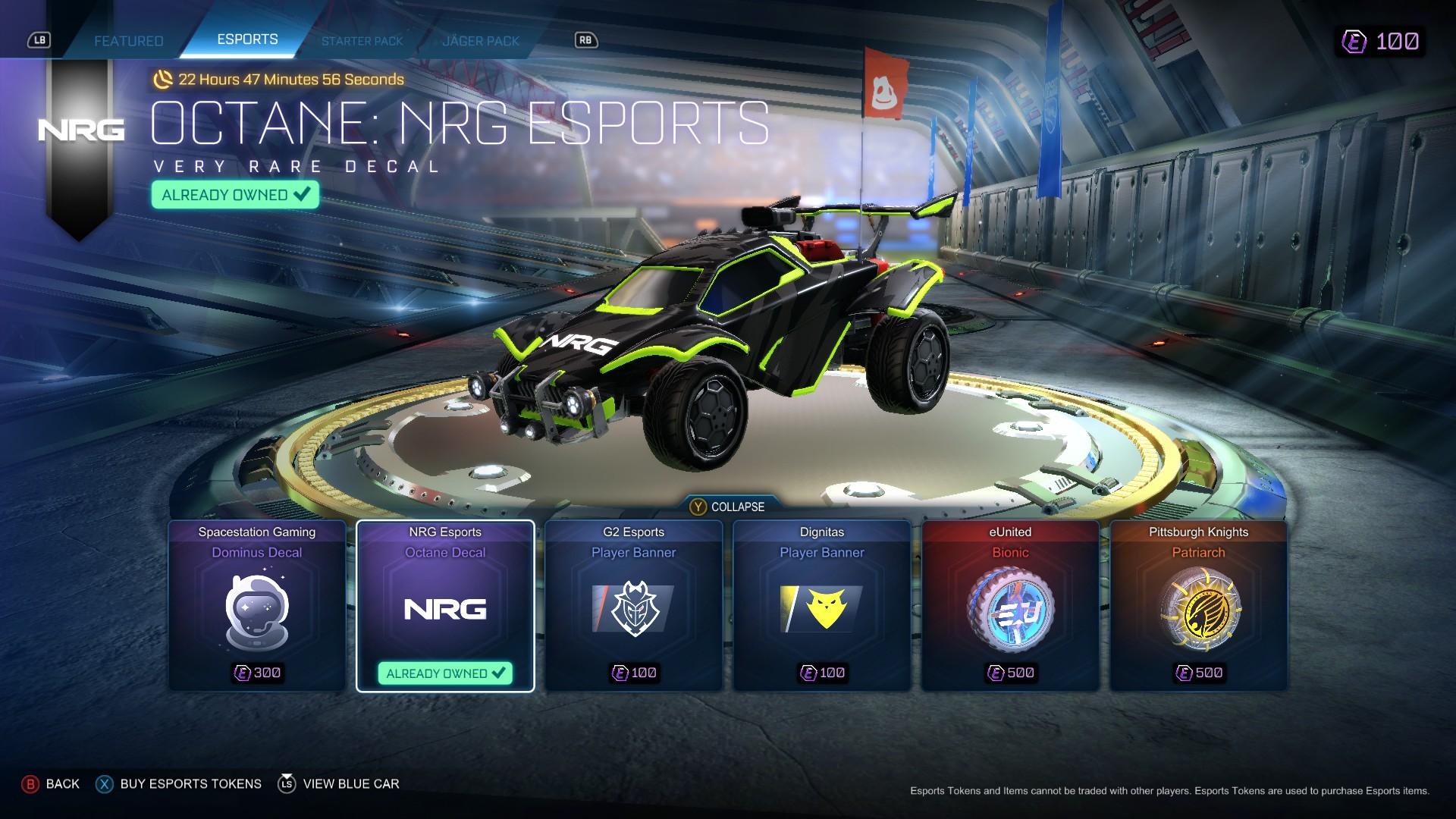1456x819 pixels.
Task: Collapse the item row with the Y prompt
Action: pyautogui.click(x=730, y=507)
